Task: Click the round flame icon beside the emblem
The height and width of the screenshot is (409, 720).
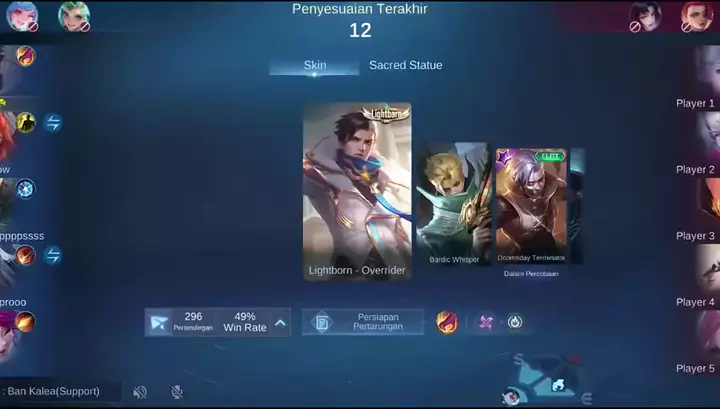Action: pyautogui.click(x=515, y=322)
